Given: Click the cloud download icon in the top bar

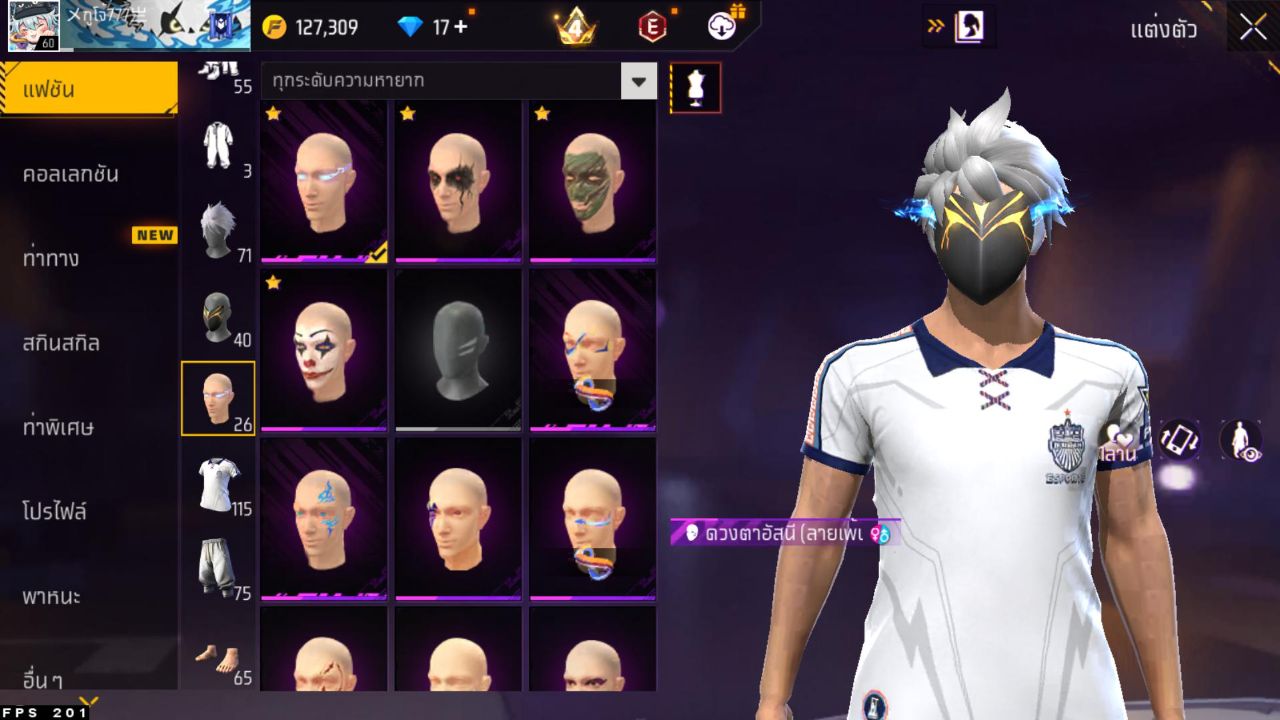Looking at the screenshot, I should pyautogui.click(x=720, y=27).
